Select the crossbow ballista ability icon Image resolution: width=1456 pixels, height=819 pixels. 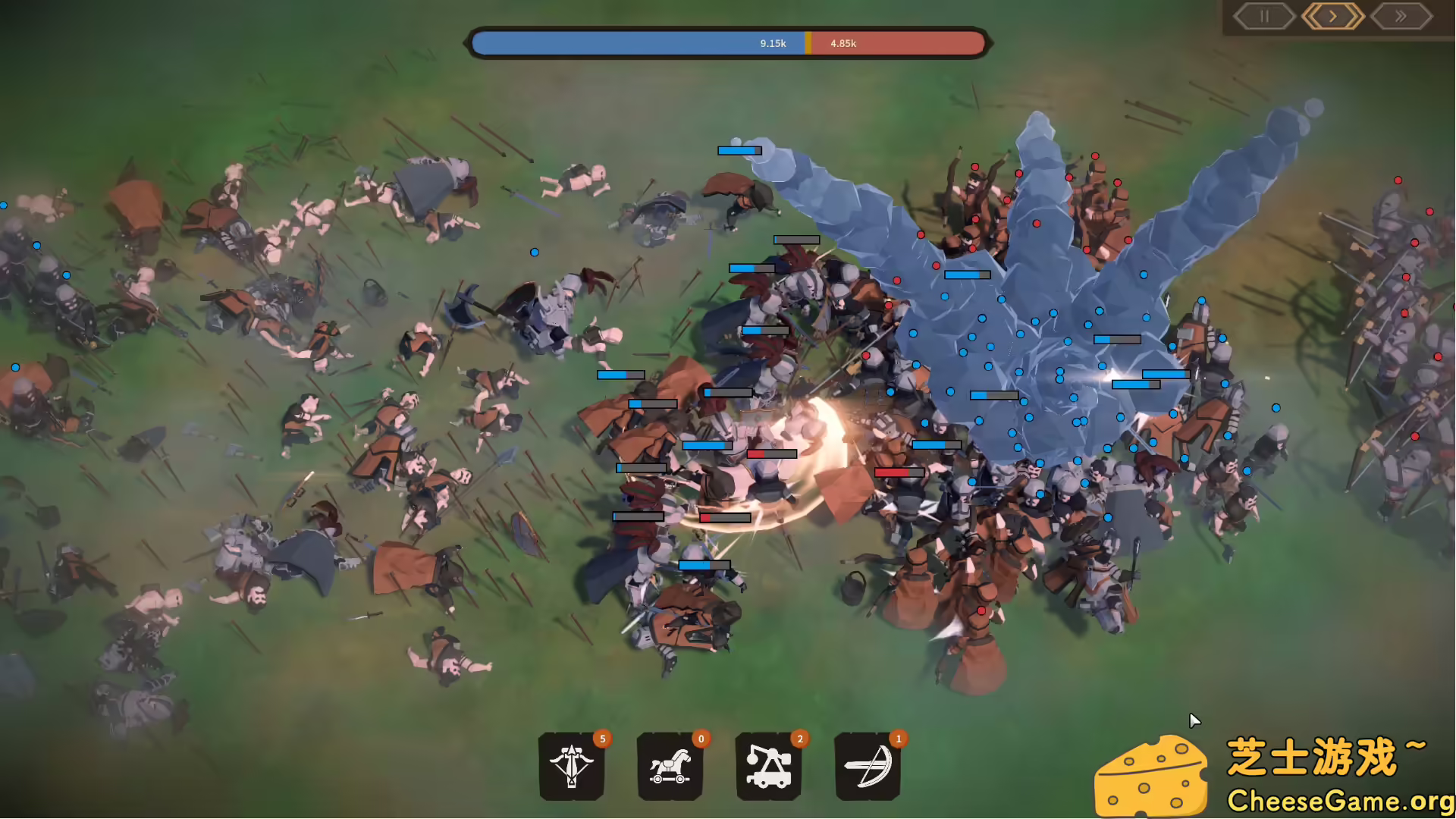click(572, 767)
